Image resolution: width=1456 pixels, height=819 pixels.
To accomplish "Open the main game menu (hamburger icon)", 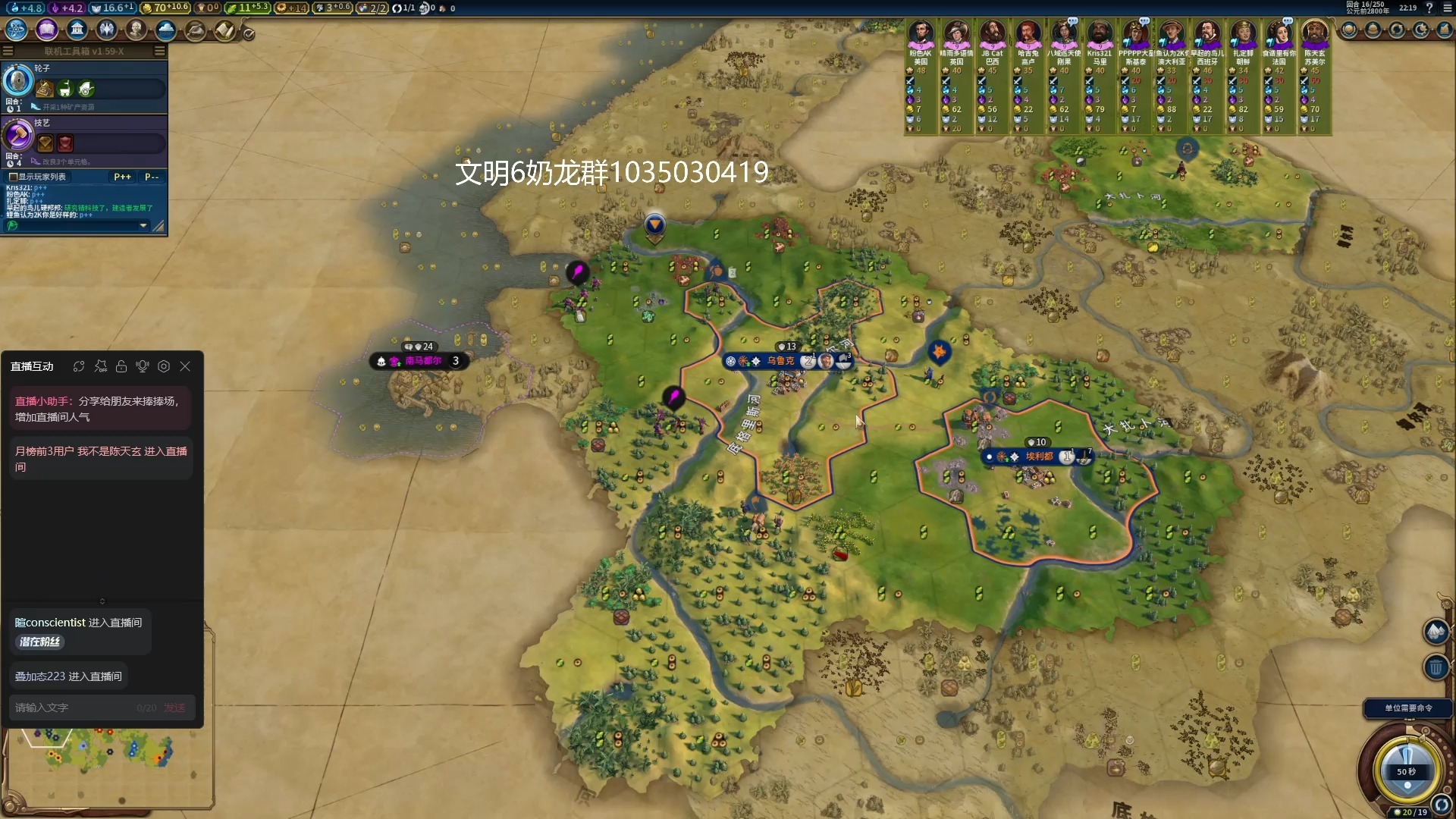I will 1445,8.
